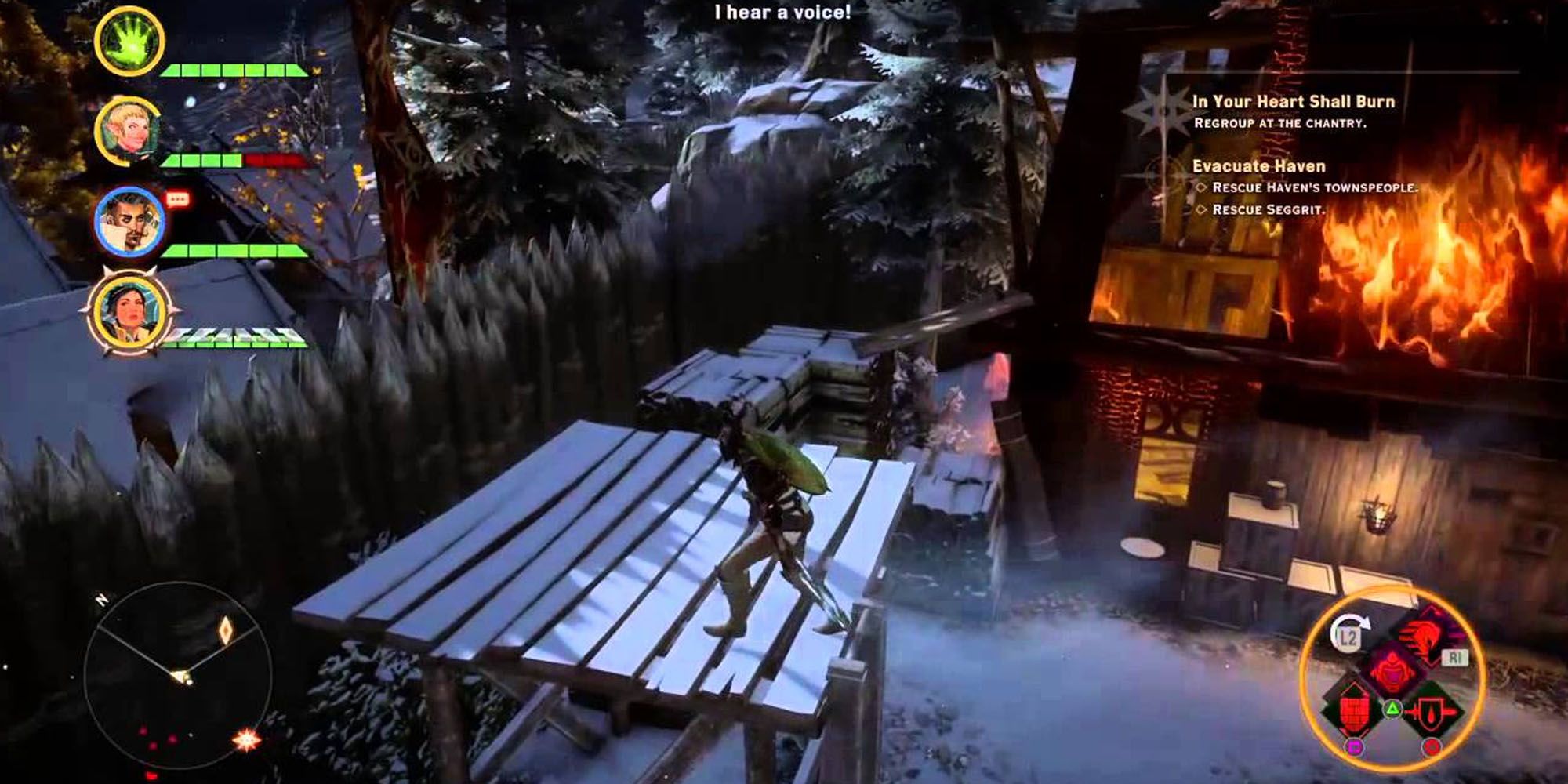
Task: Click the R1 page switch prompt on wheel
Action: click(x=1457, y=659)
